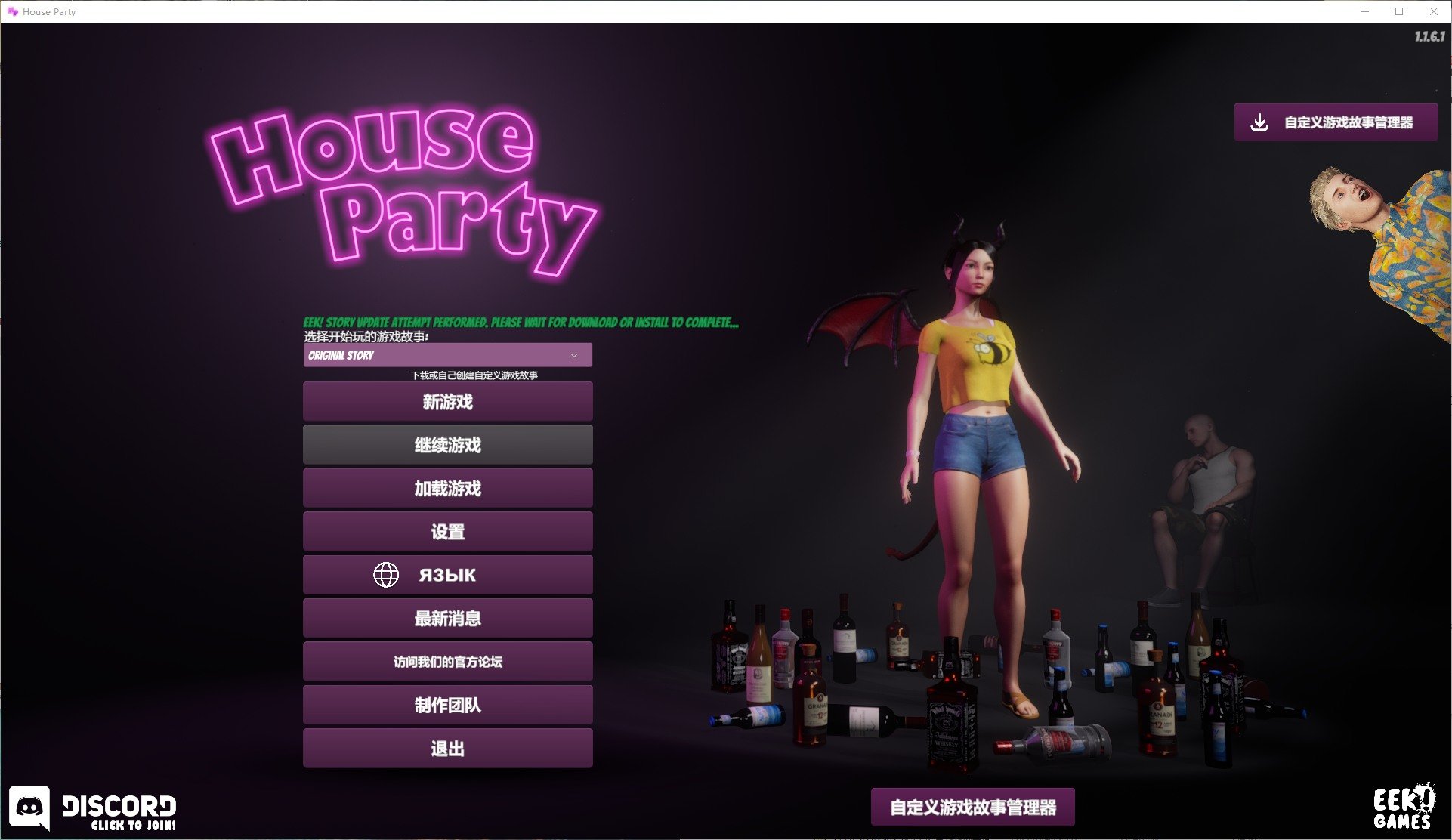Visit the official forums link 访问我们的官方论坛
Image resolution: width=1452 pixels, height=840 pixels.
[x=447, y=662]
